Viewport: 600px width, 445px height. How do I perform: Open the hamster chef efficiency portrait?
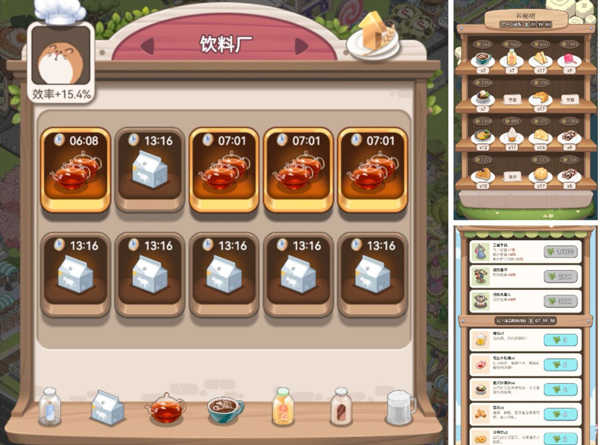[x=62, y=56]
